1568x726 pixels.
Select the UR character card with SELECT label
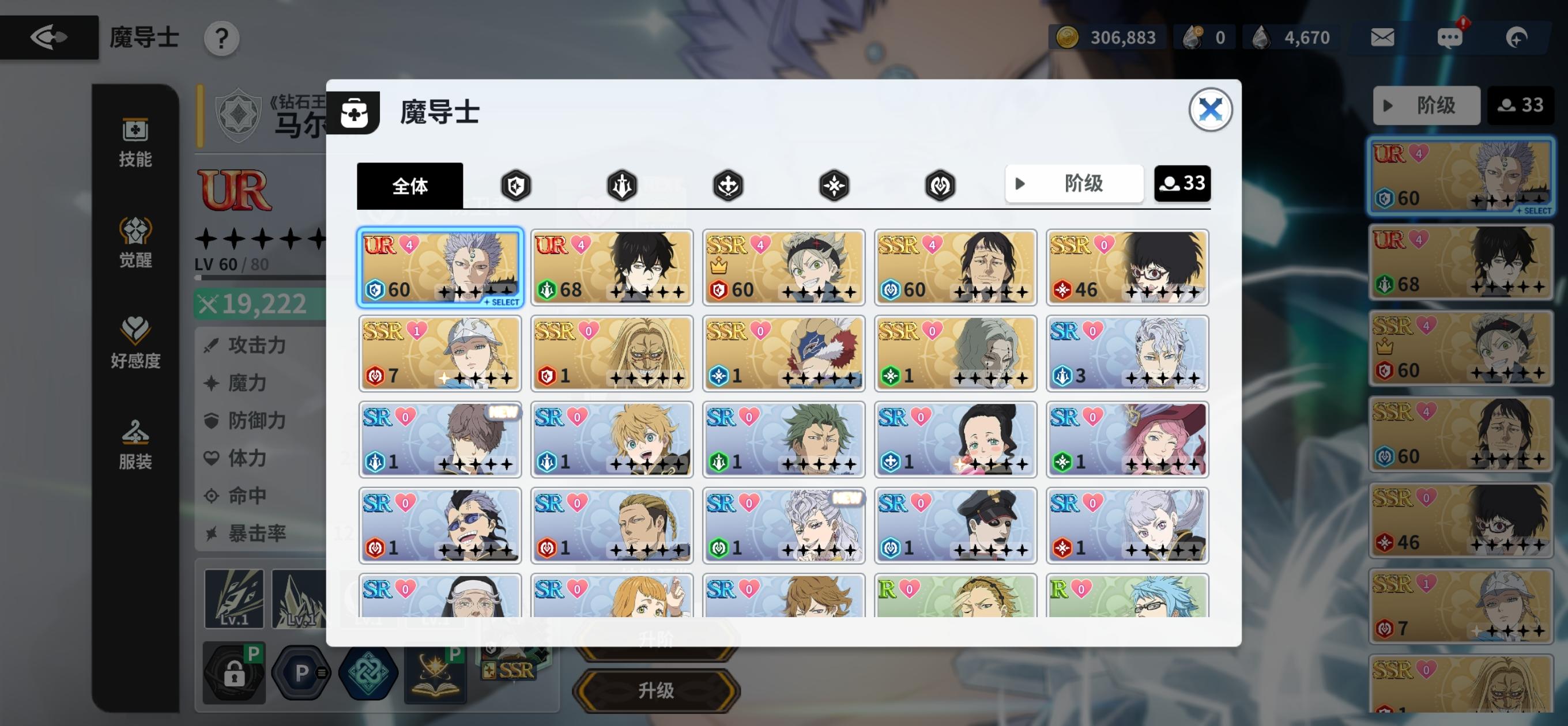tap(440, 267)
